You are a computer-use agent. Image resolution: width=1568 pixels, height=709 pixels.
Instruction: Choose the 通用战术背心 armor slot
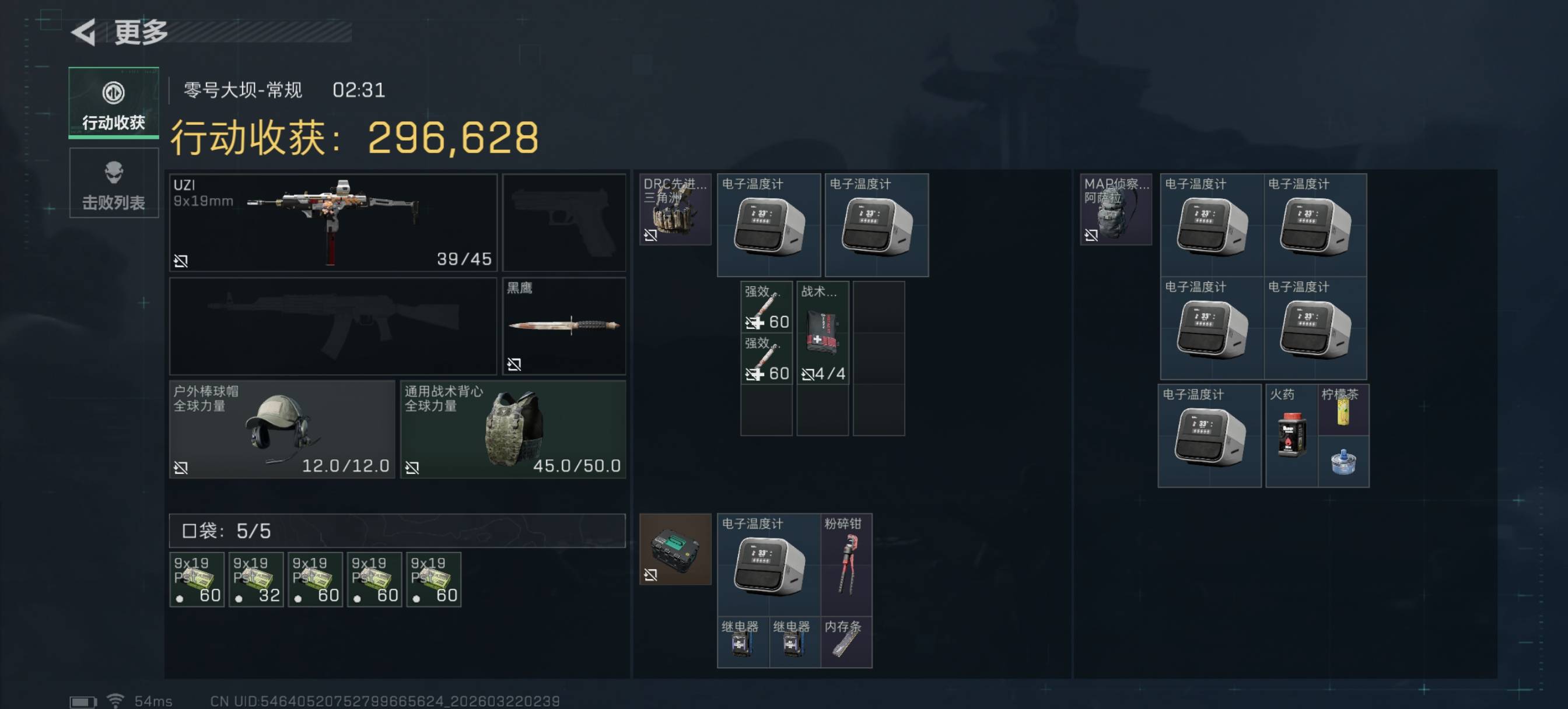(x=513, y=430)
